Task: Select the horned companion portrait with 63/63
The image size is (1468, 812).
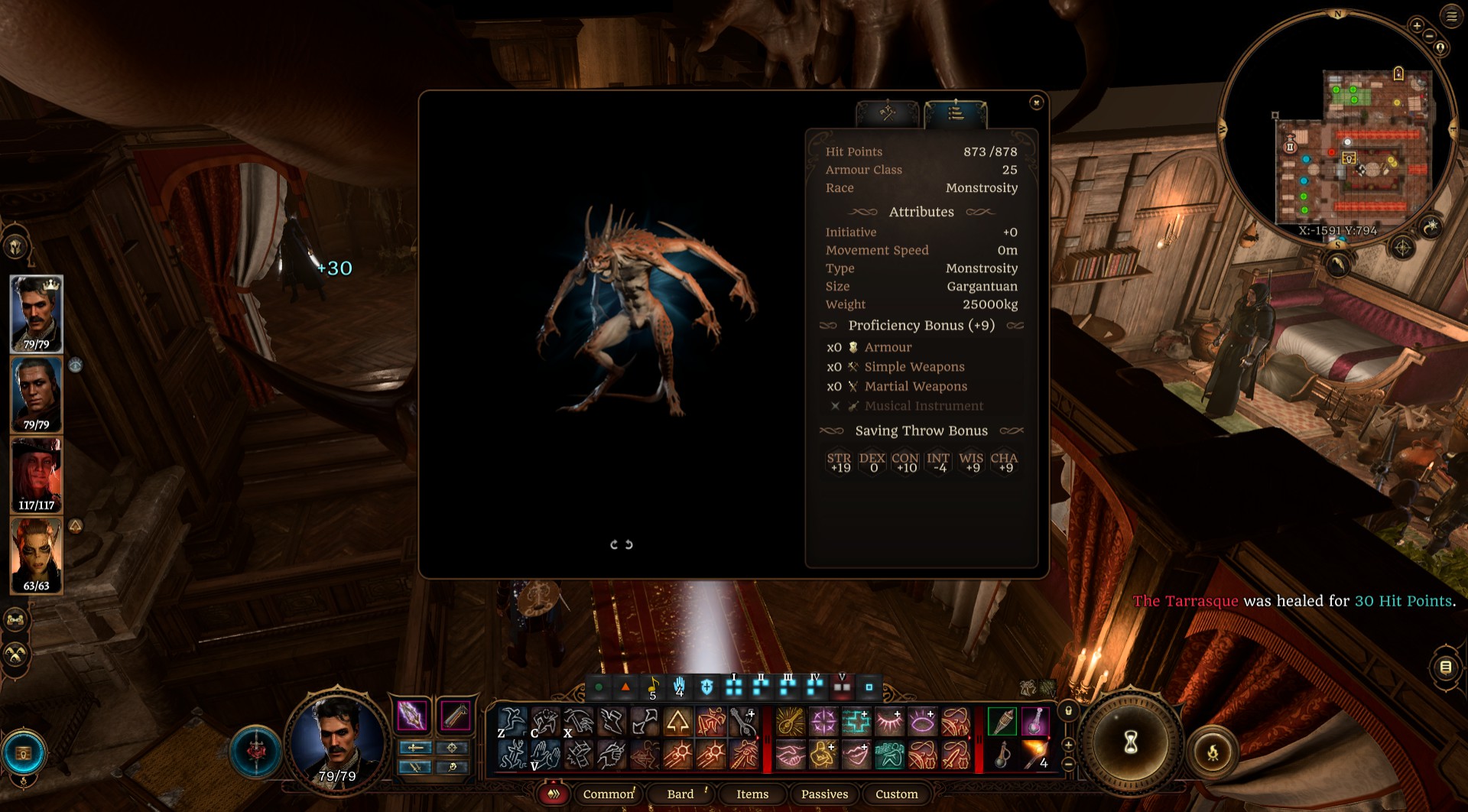Action: [x=36, y=554]
